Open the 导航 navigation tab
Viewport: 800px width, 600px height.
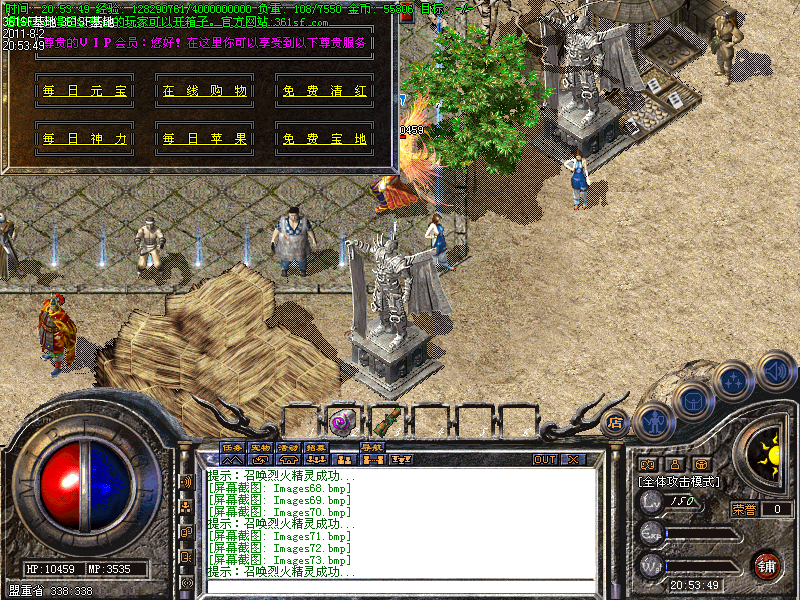coord(372,447)
